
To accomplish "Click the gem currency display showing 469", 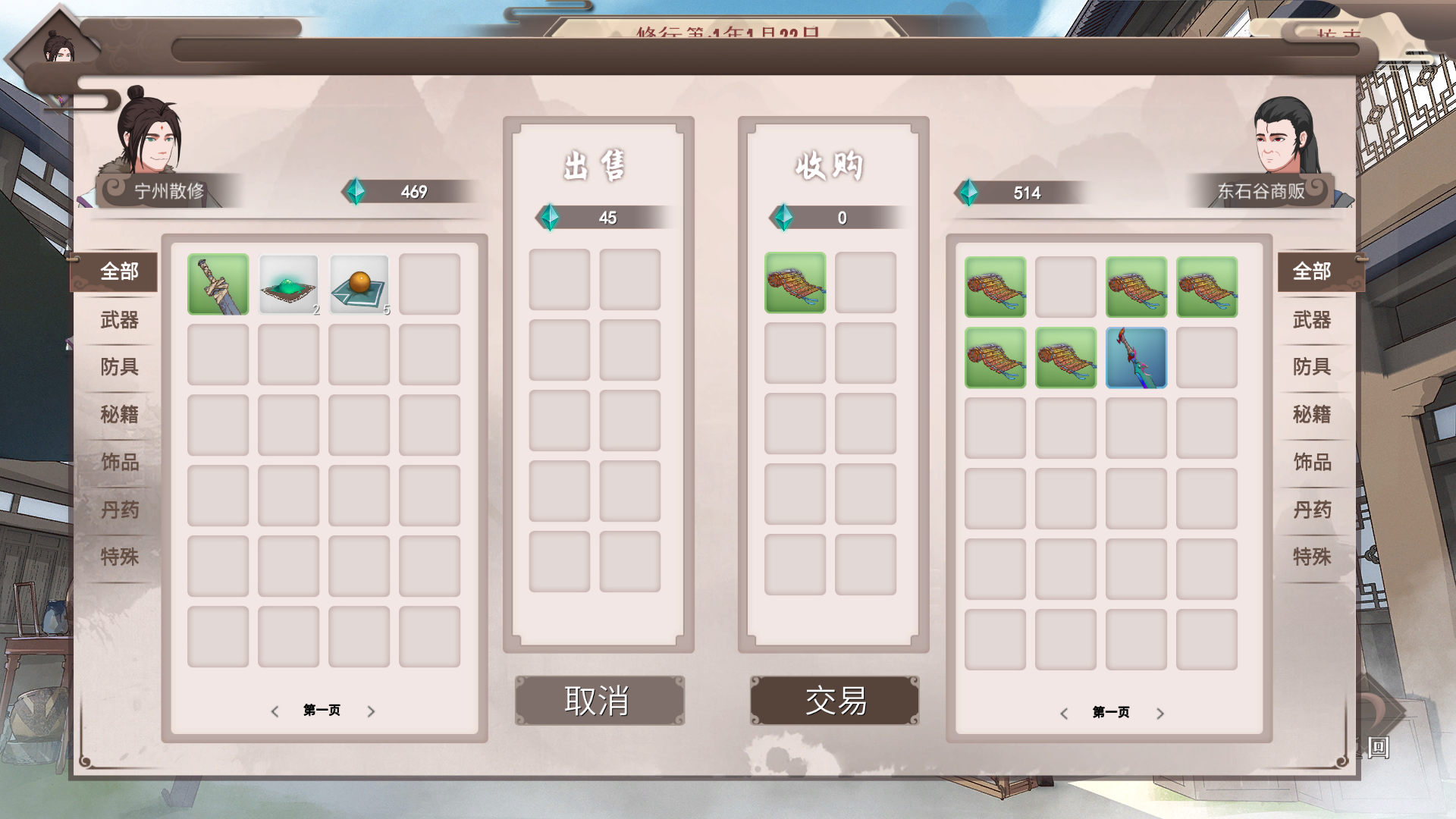I will [x=394, y=192].
